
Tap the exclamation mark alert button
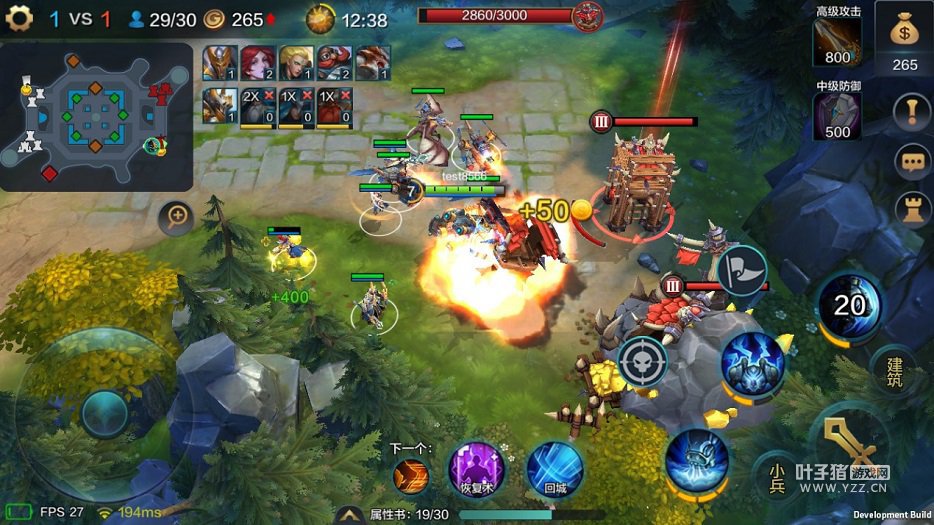coord(912,111)
